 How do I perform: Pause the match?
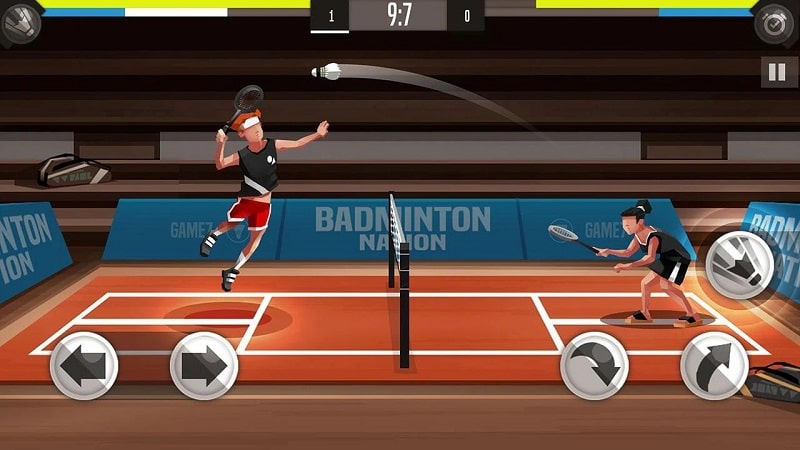pyautogui.click(x=775, y=72)
